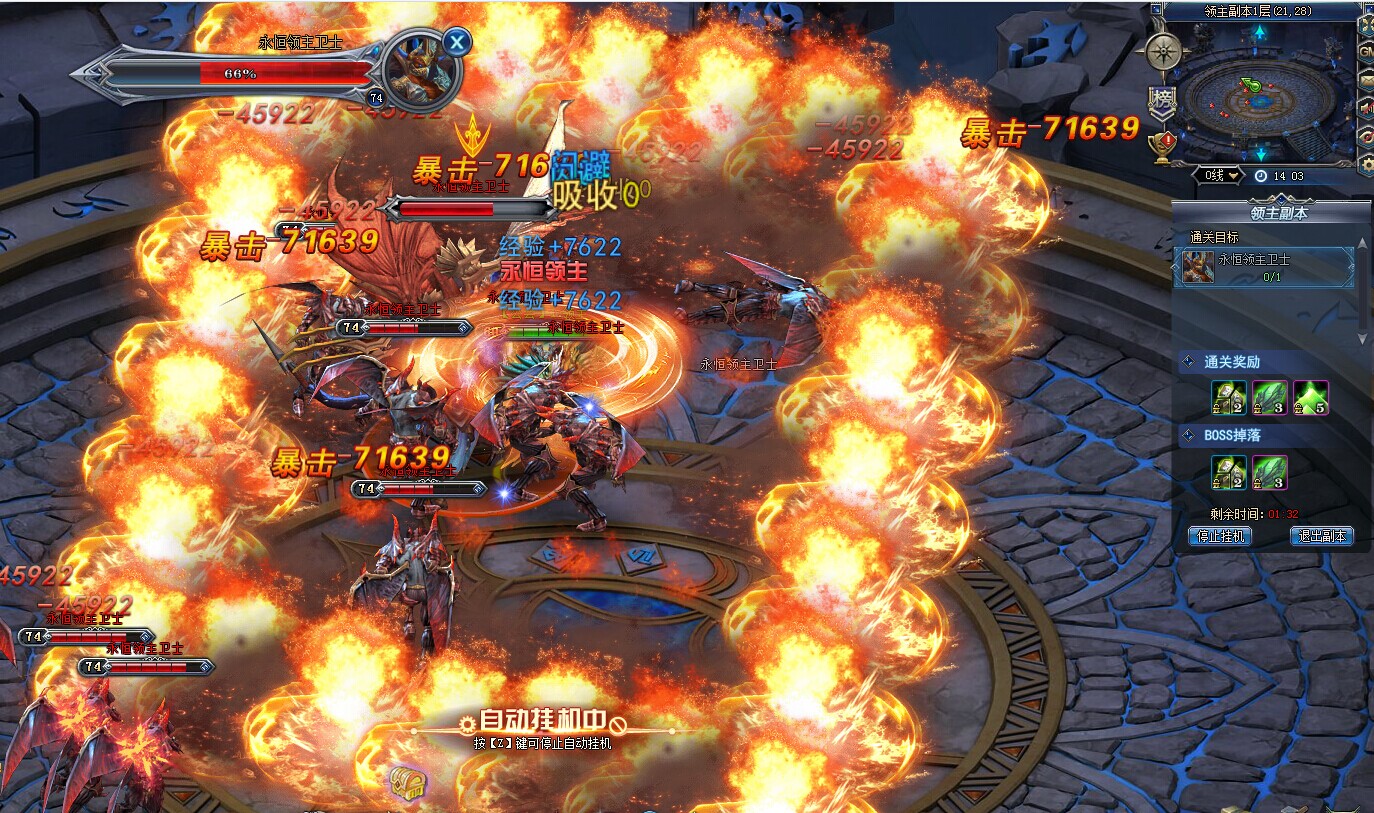Open the 榜 ranking badge
The width and height of the screenshot is (1374, 813).
coord(1161,99)
